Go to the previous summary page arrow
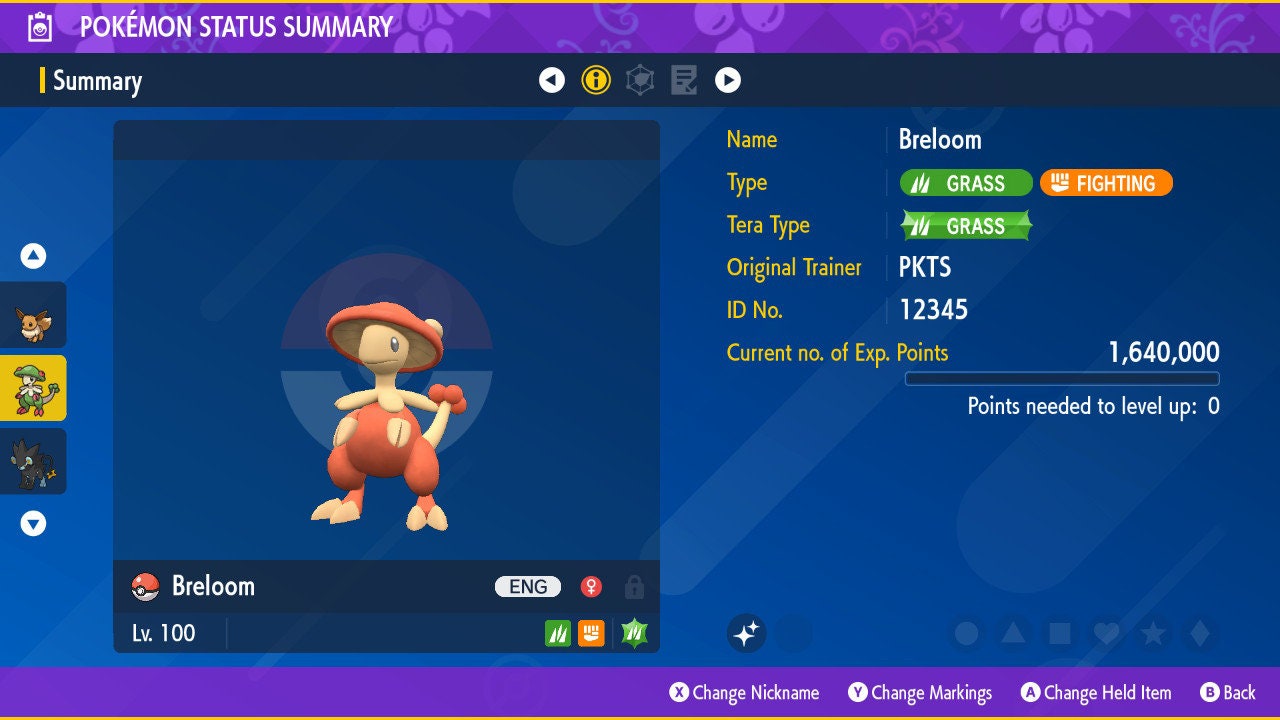The height and width of the screenshot is (720, 1280). (552, 80)
